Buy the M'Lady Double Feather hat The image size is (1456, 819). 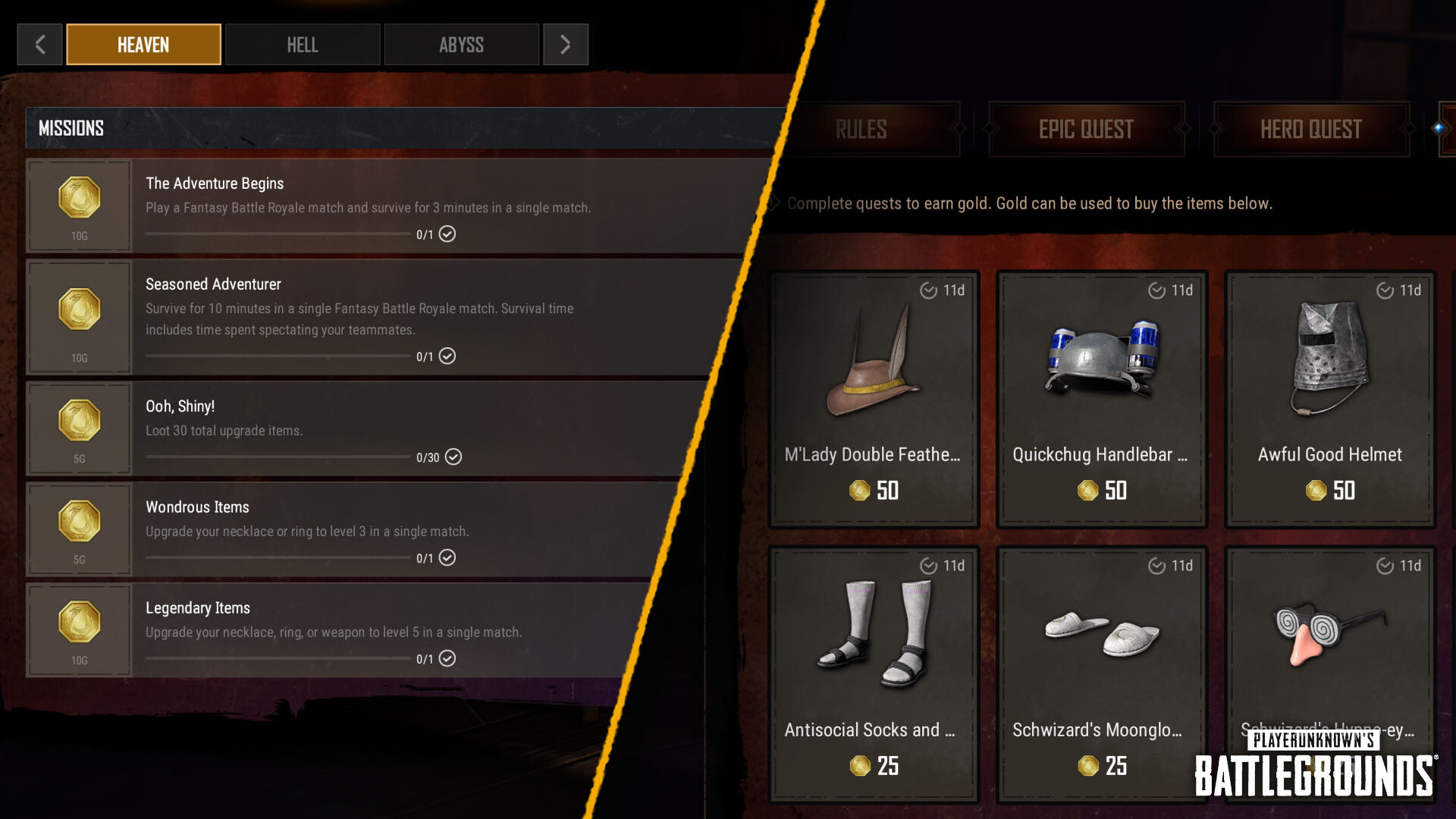point(874,399)
